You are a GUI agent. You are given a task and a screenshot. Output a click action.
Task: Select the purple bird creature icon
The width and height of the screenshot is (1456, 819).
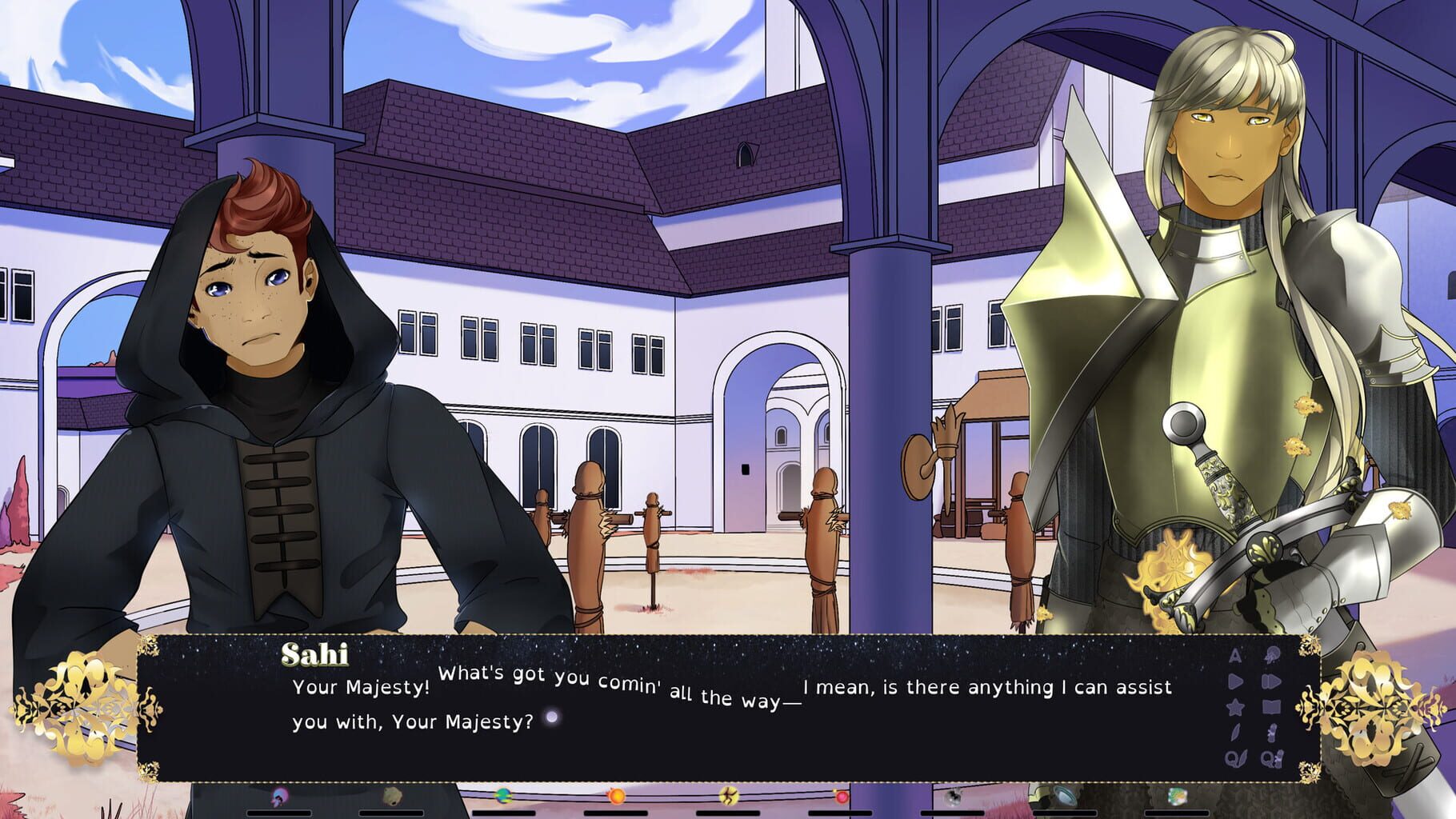coord(278,798)
